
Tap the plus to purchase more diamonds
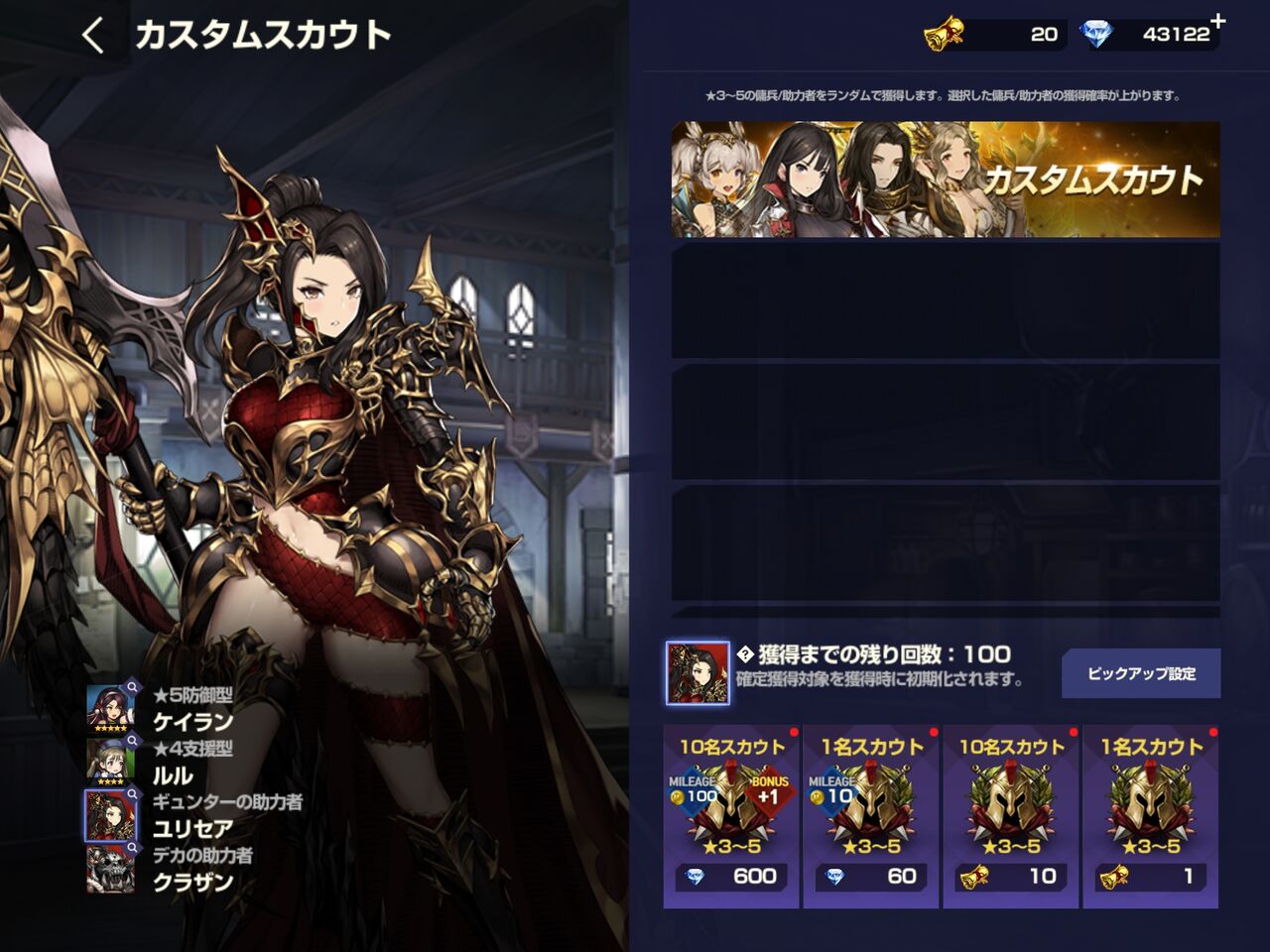tap(1216, 20)
